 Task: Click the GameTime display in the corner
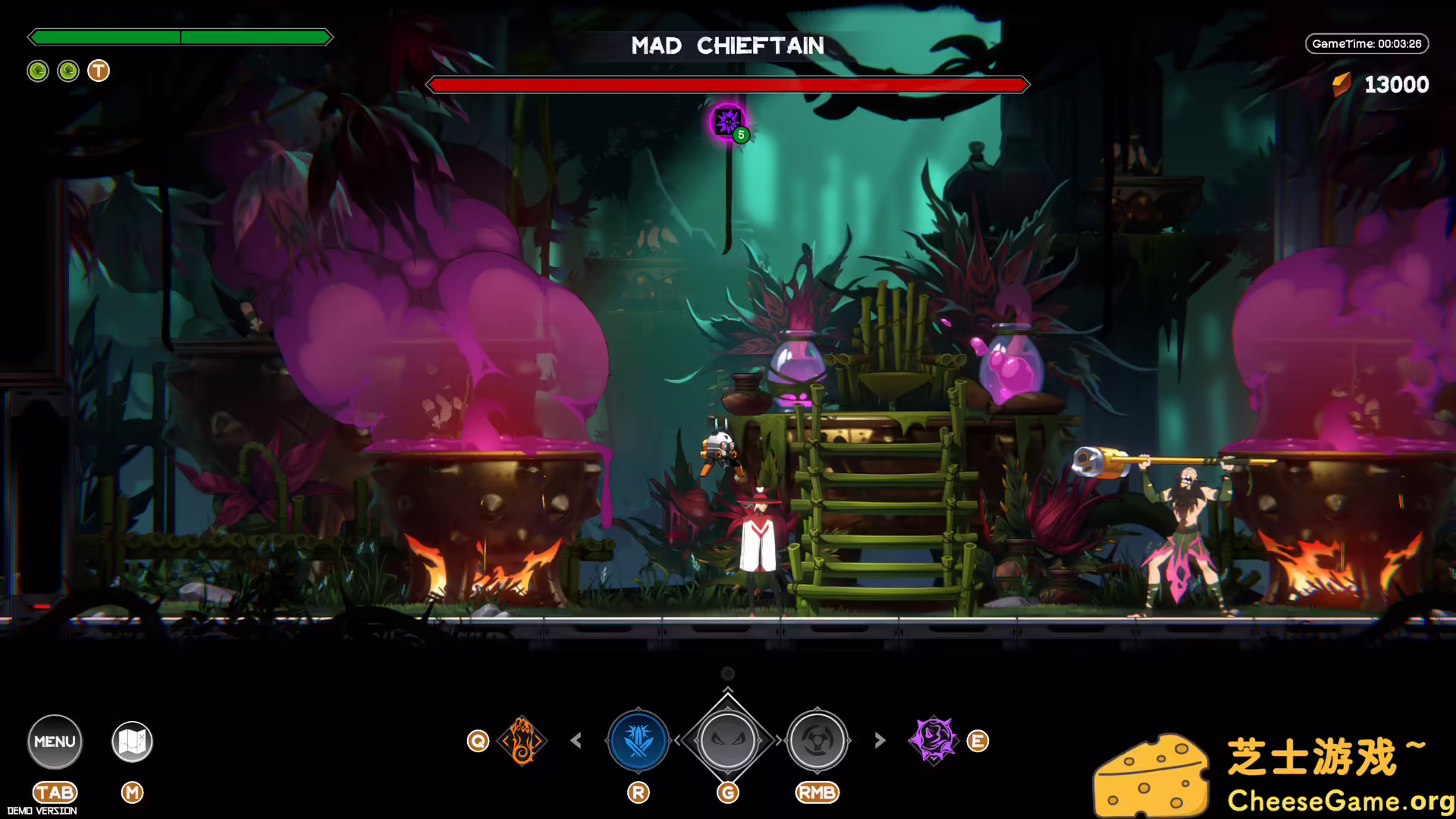1367,43
